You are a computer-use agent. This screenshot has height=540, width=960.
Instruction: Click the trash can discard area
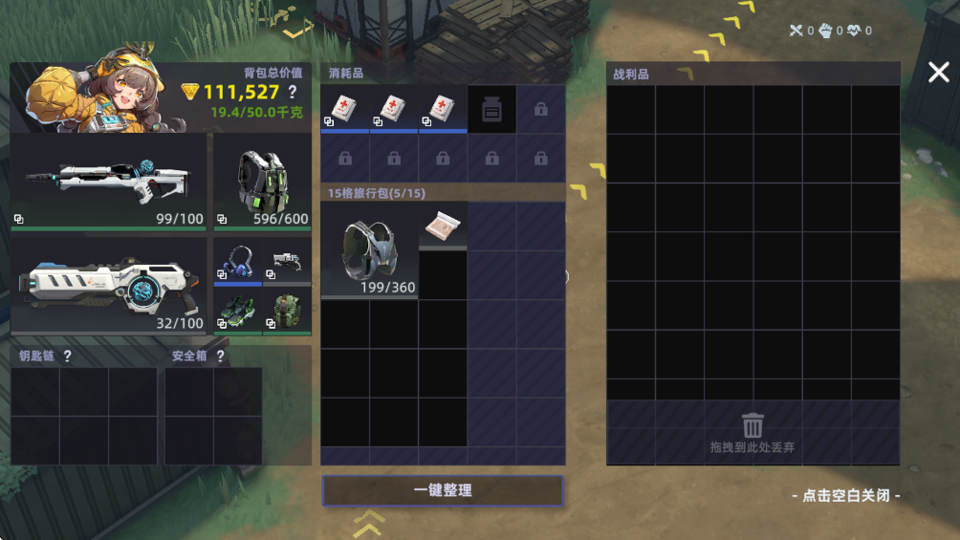point(752,432)
